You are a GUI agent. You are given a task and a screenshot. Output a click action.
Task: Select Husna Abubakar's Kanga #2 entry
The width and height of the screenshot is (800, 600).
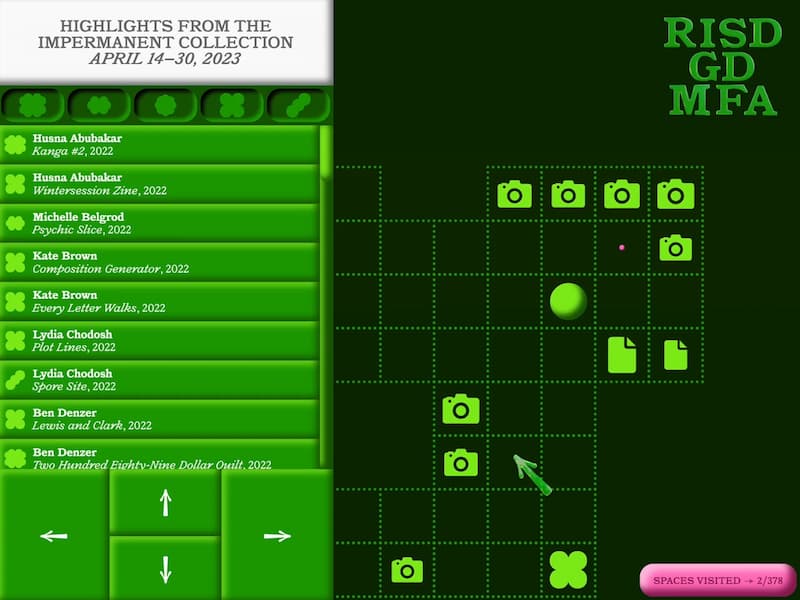pyautogui.click(x=160, y=144)
